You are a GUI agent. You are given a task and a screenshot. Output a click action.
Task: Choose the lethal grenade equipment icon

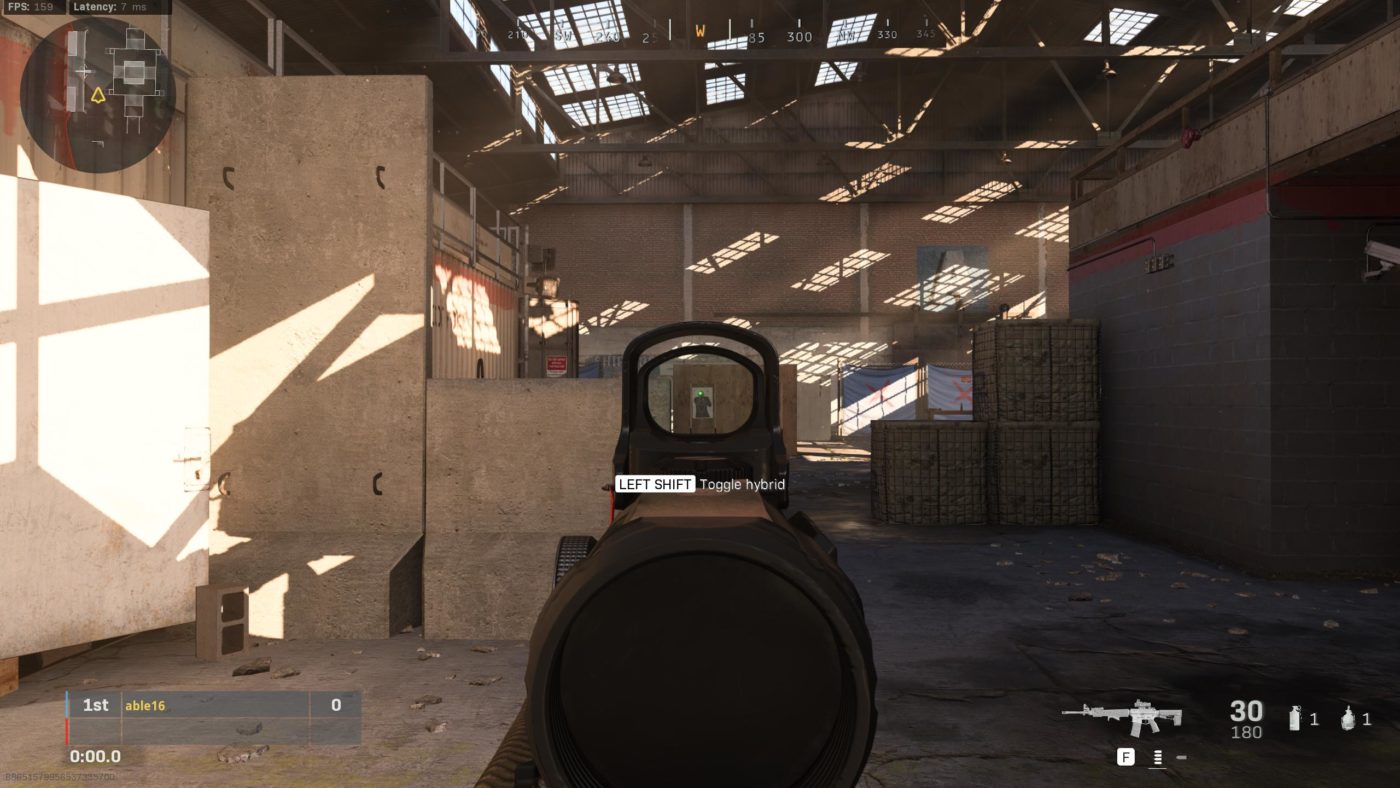point(1347,718)
